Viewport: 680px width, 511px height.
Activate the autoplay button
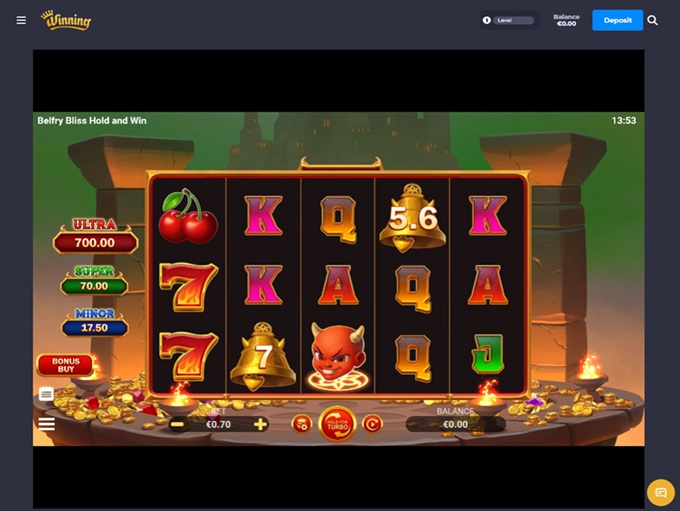[372, 424]
